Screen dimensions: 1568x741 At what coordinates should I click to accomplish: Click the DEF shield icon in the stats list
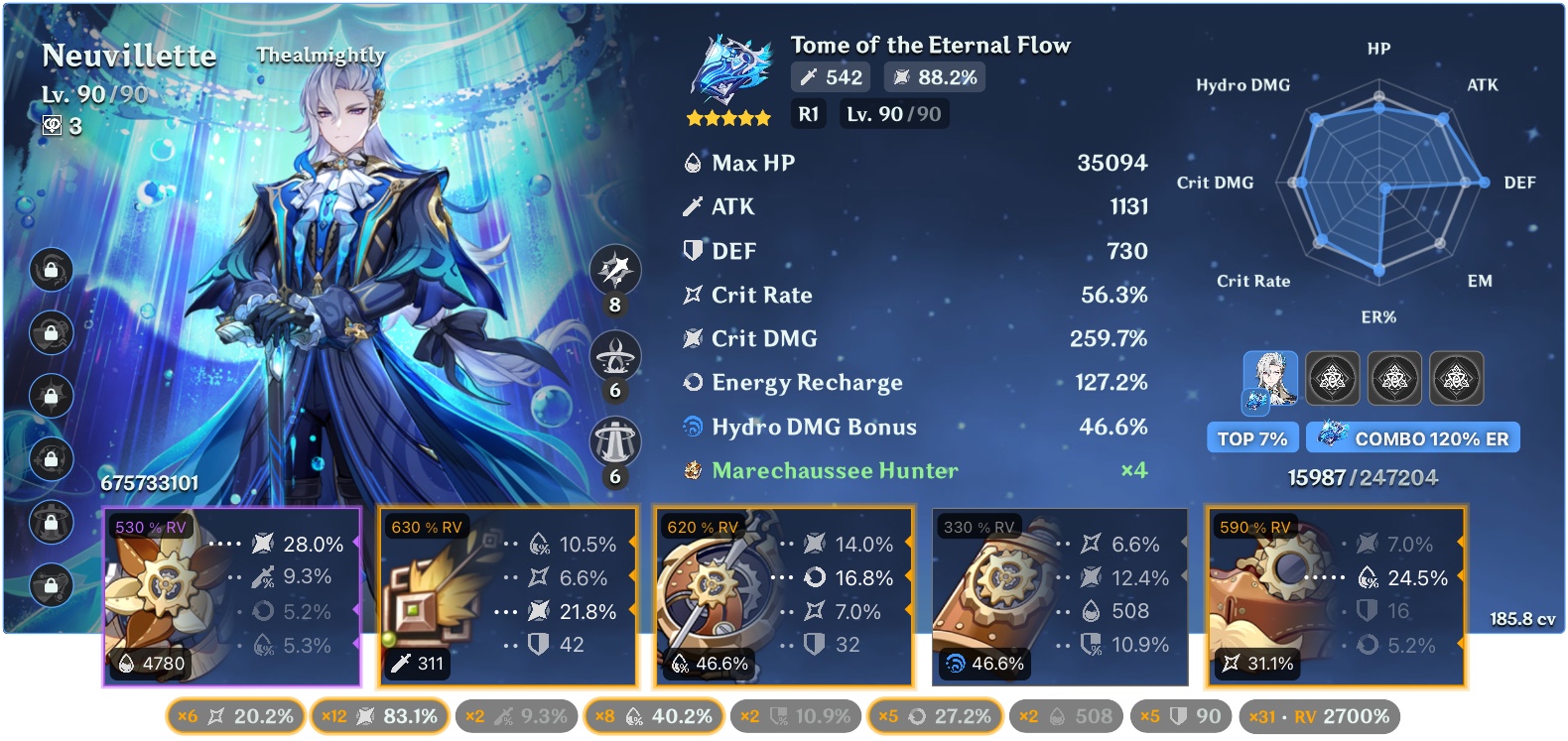691,251
